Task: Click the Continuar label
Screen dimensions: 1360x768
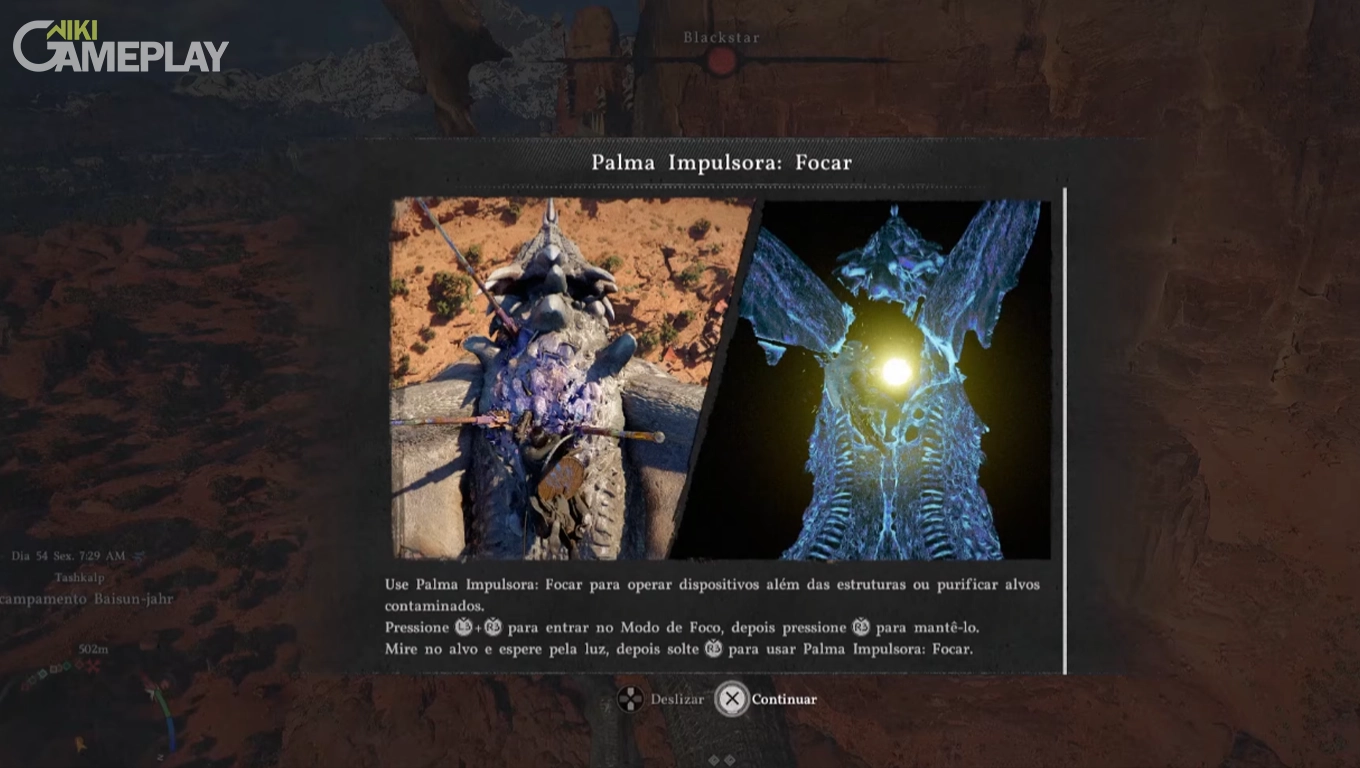Action: click(x=785, y=700)
